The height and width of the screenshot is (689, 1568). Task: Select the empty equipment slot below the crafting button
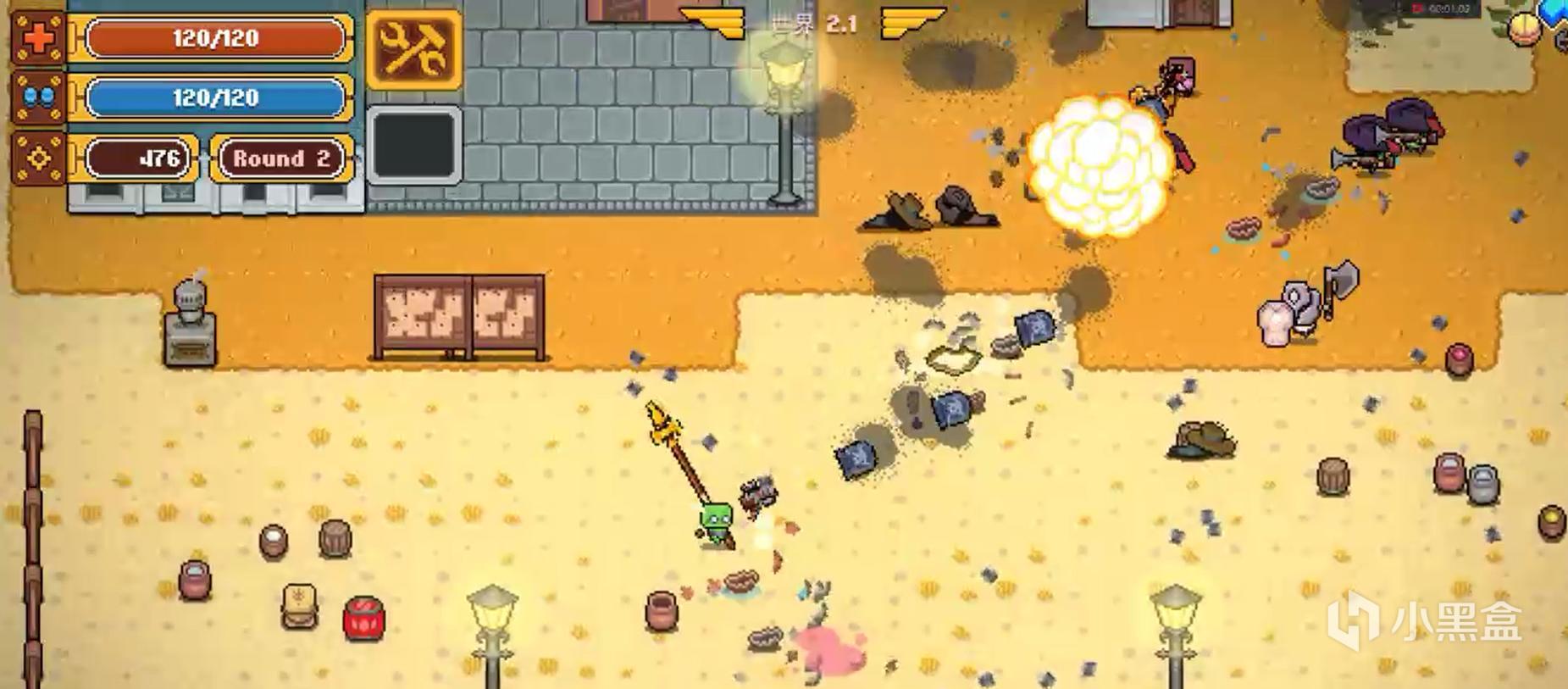click(x=414, y=144)
